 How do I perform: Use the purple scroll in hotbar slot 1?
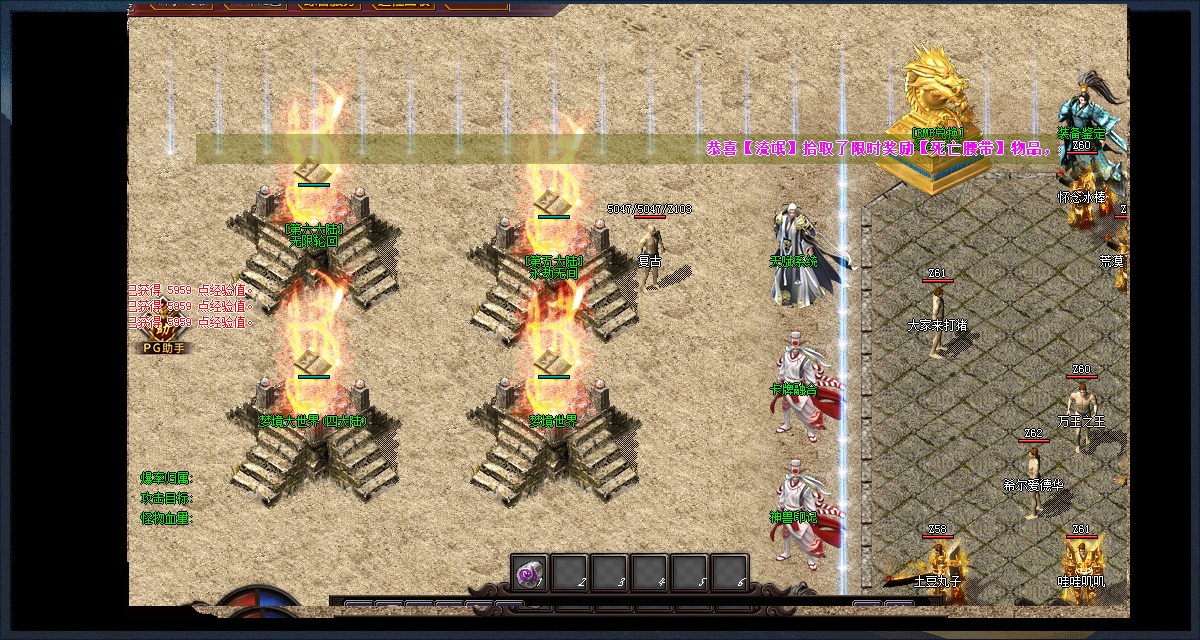point(530,573)
